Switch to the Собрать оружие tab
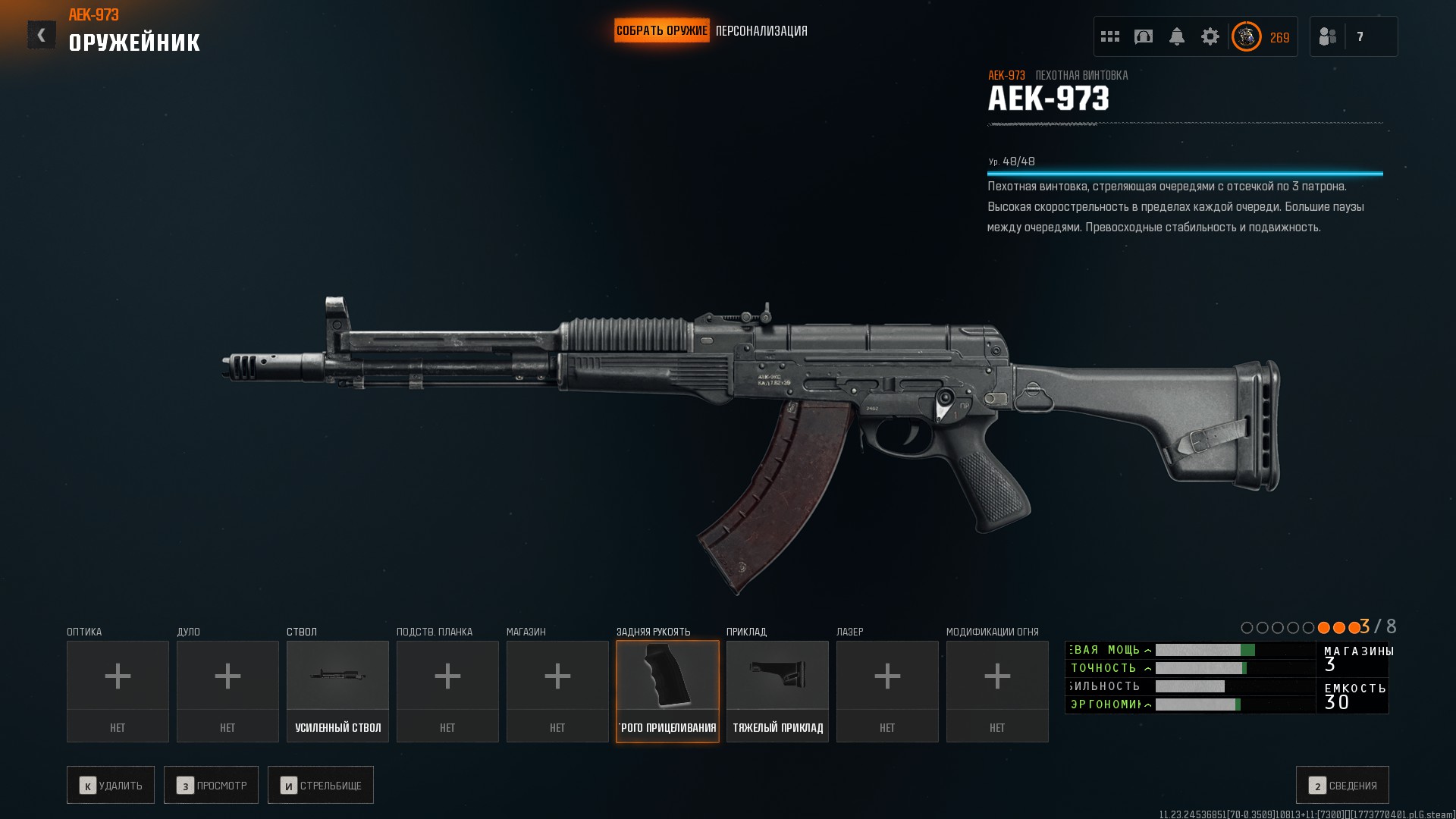 (661, 31)
